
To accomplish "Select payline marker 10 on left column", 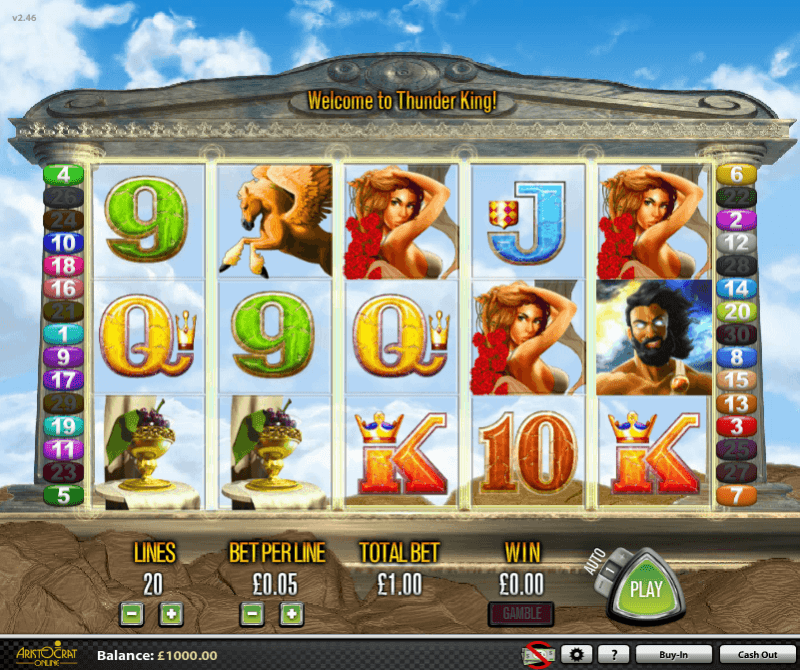I will [x=64, y=242].
